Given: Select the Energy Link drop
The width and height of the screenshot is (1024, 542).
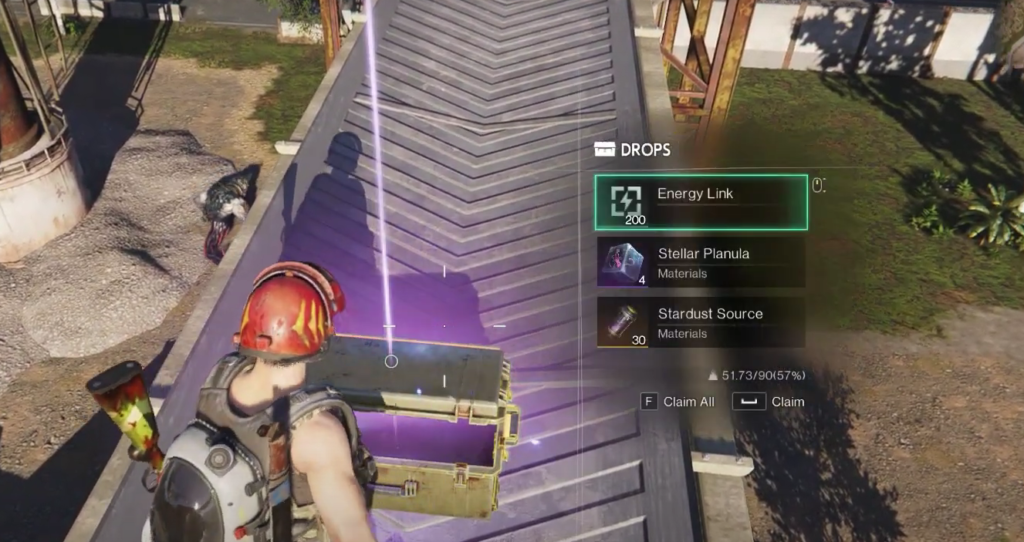Looking at the screenshot, I should (700, 202).
